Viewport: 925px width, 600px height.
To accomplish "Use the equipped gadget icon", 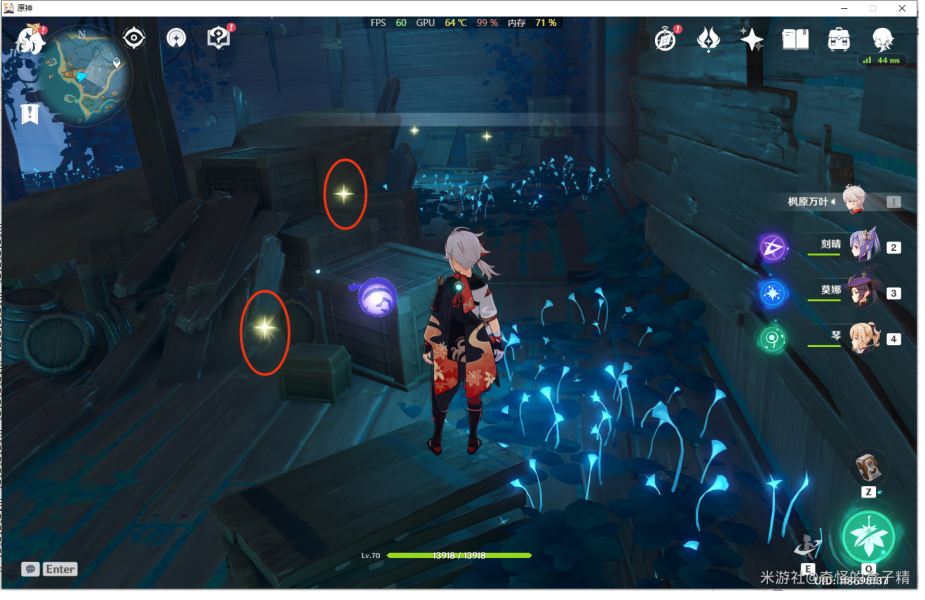I will coord(869,467).
